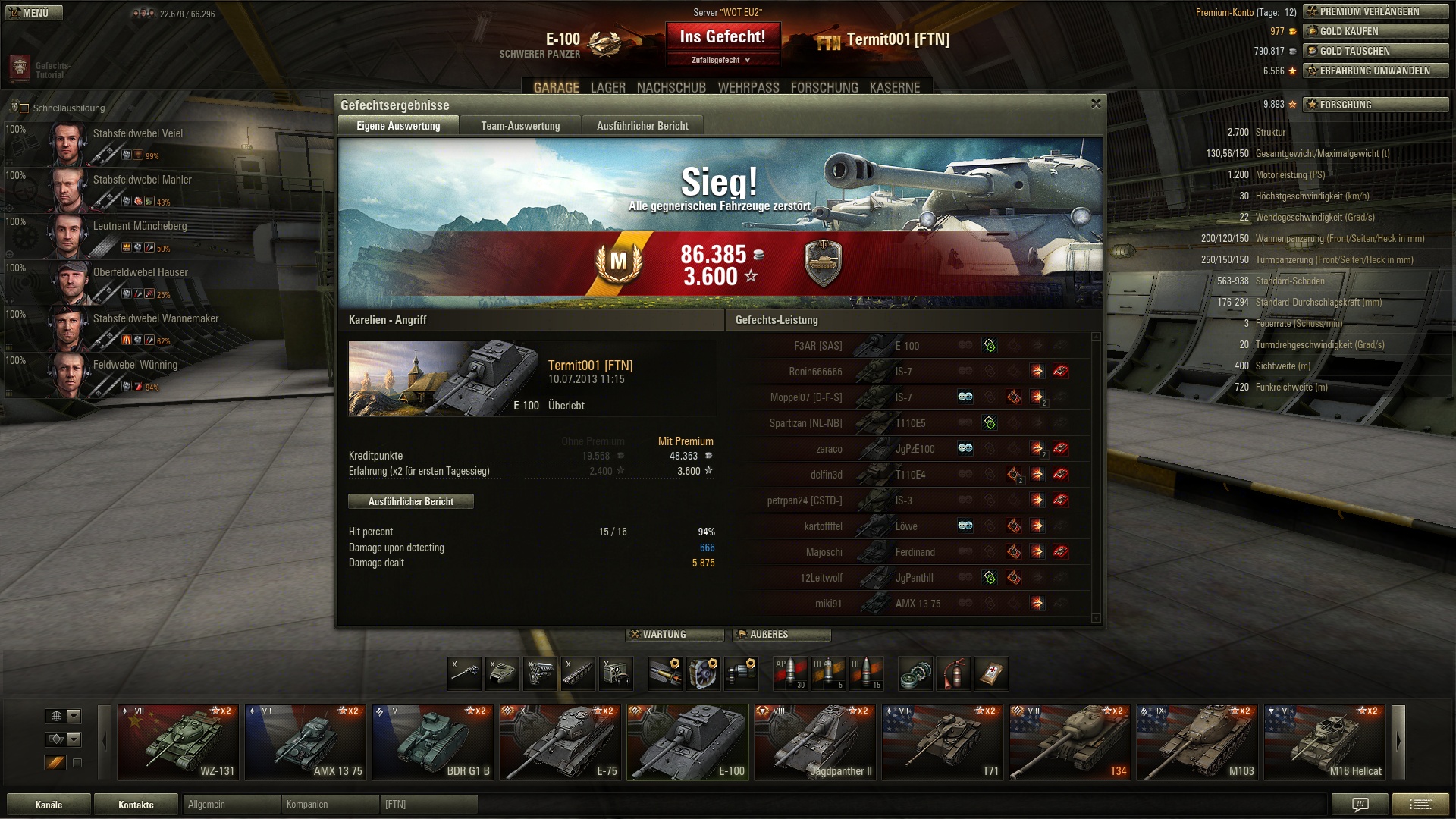
Task: Open the Menü button
Action: point(34,13)
